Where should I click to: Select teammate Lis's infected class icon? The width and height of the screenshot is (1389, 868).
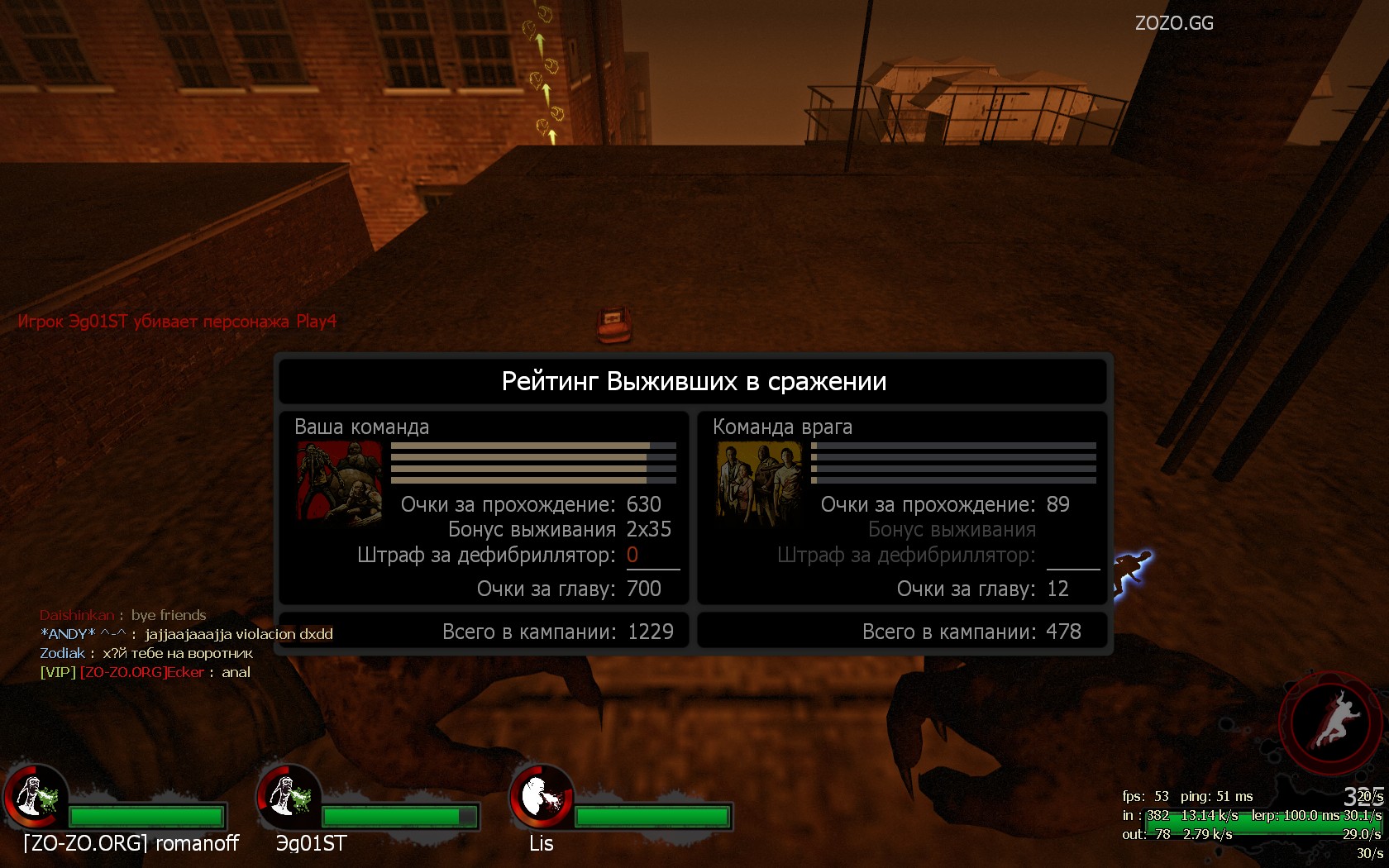click(542, 796)
